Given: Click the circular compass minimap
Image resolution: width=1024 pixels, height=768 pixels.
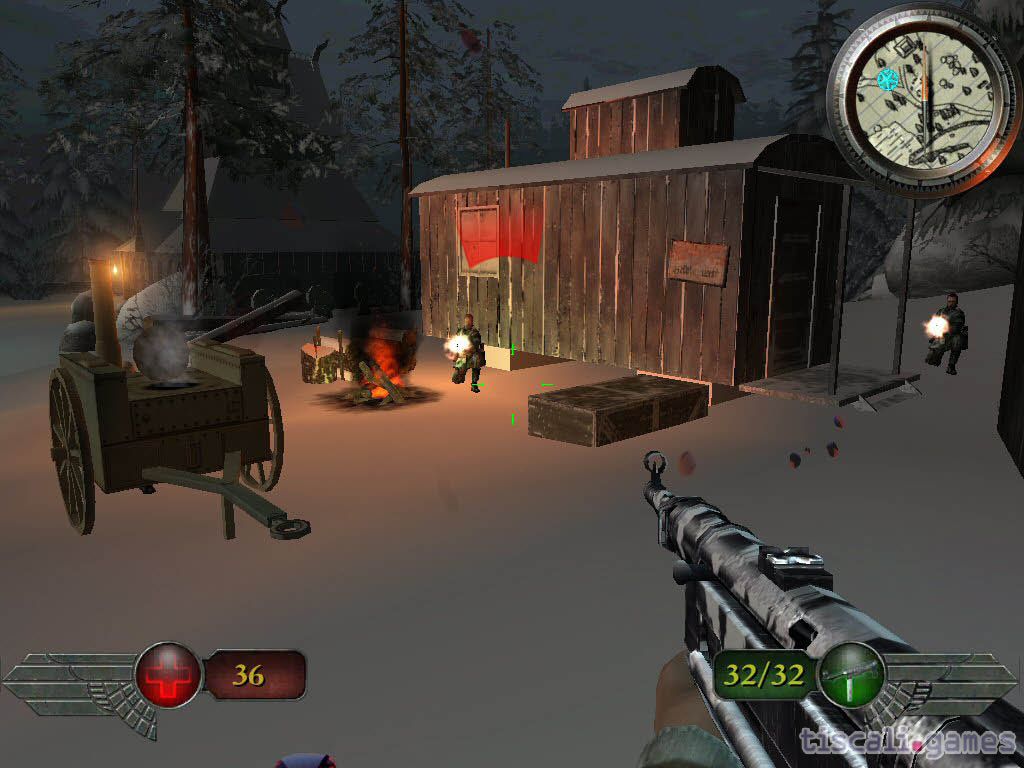Looking at the screenshot, I should click(925, 98).
